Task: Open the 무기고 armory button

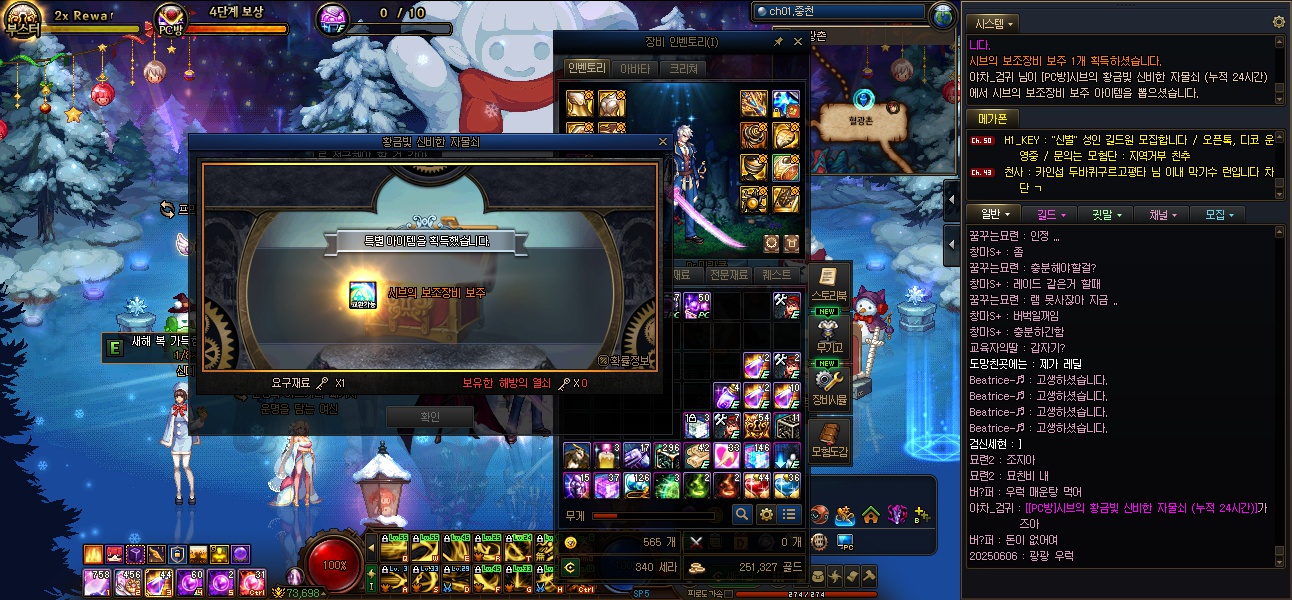Action: (828, 335)
